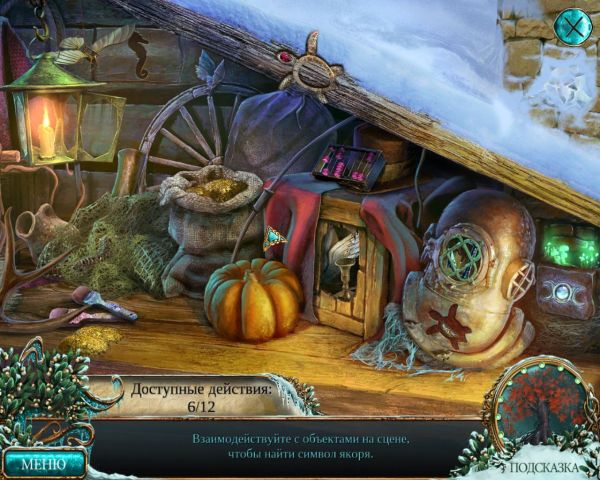Use the ПОДСКАЗКА hint button
Image resolution: width=600 pixels, height=480 pixels.
coord(544,466)
